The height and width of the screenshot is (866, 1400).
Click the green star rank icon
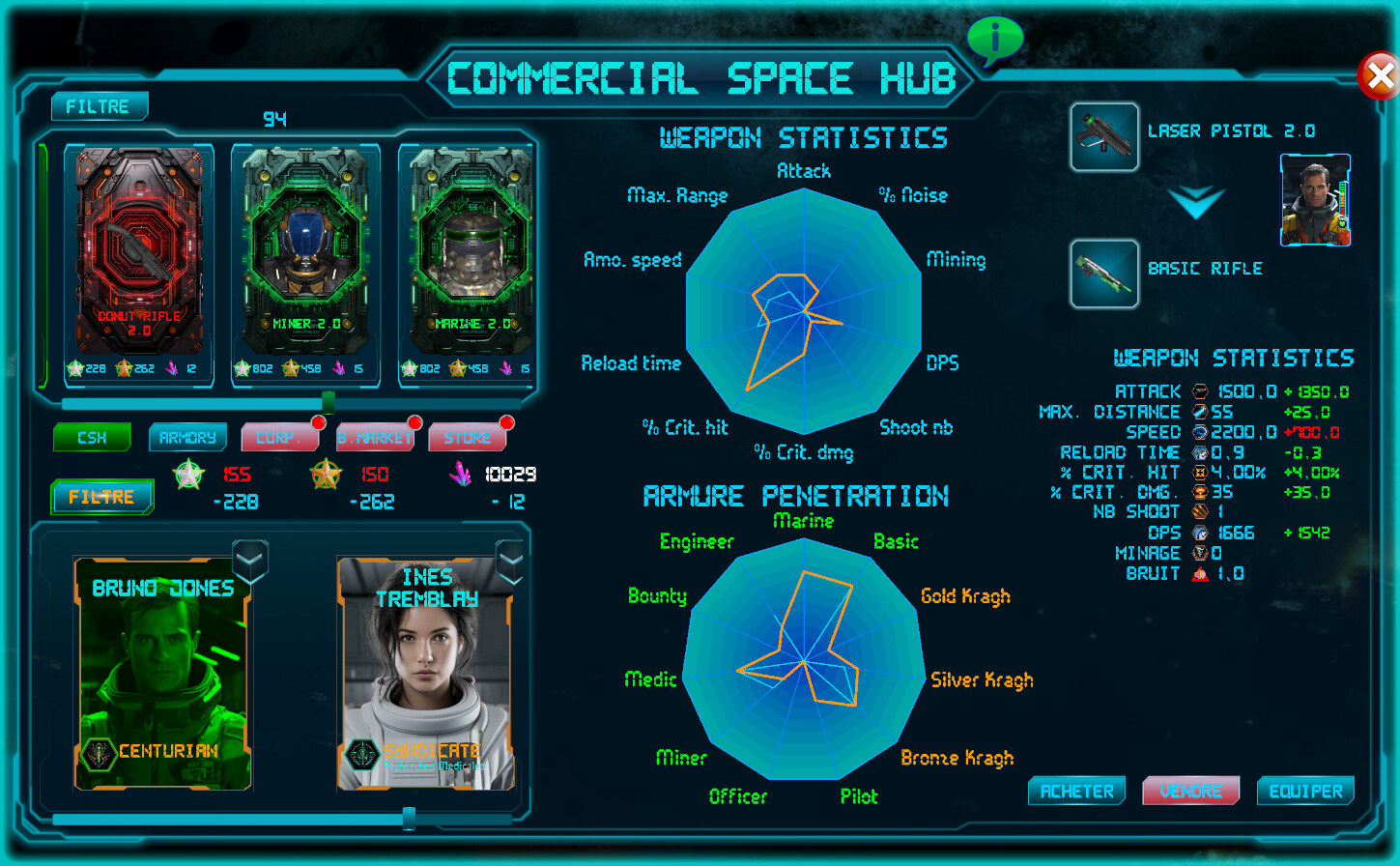click(188, 474)
